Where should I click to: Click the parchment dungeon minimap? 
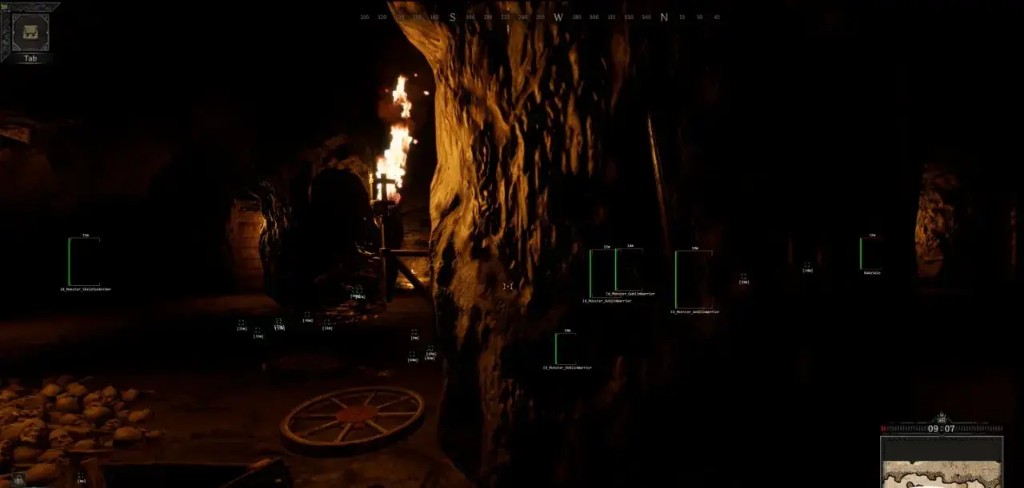(x=941, y=462)
